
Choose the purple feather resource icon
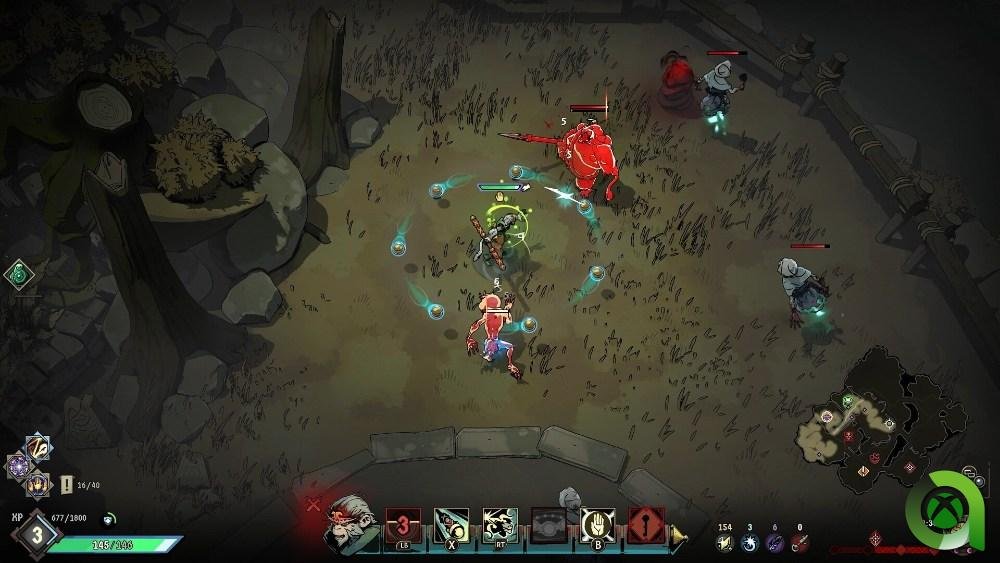click(x=773, y=542)
